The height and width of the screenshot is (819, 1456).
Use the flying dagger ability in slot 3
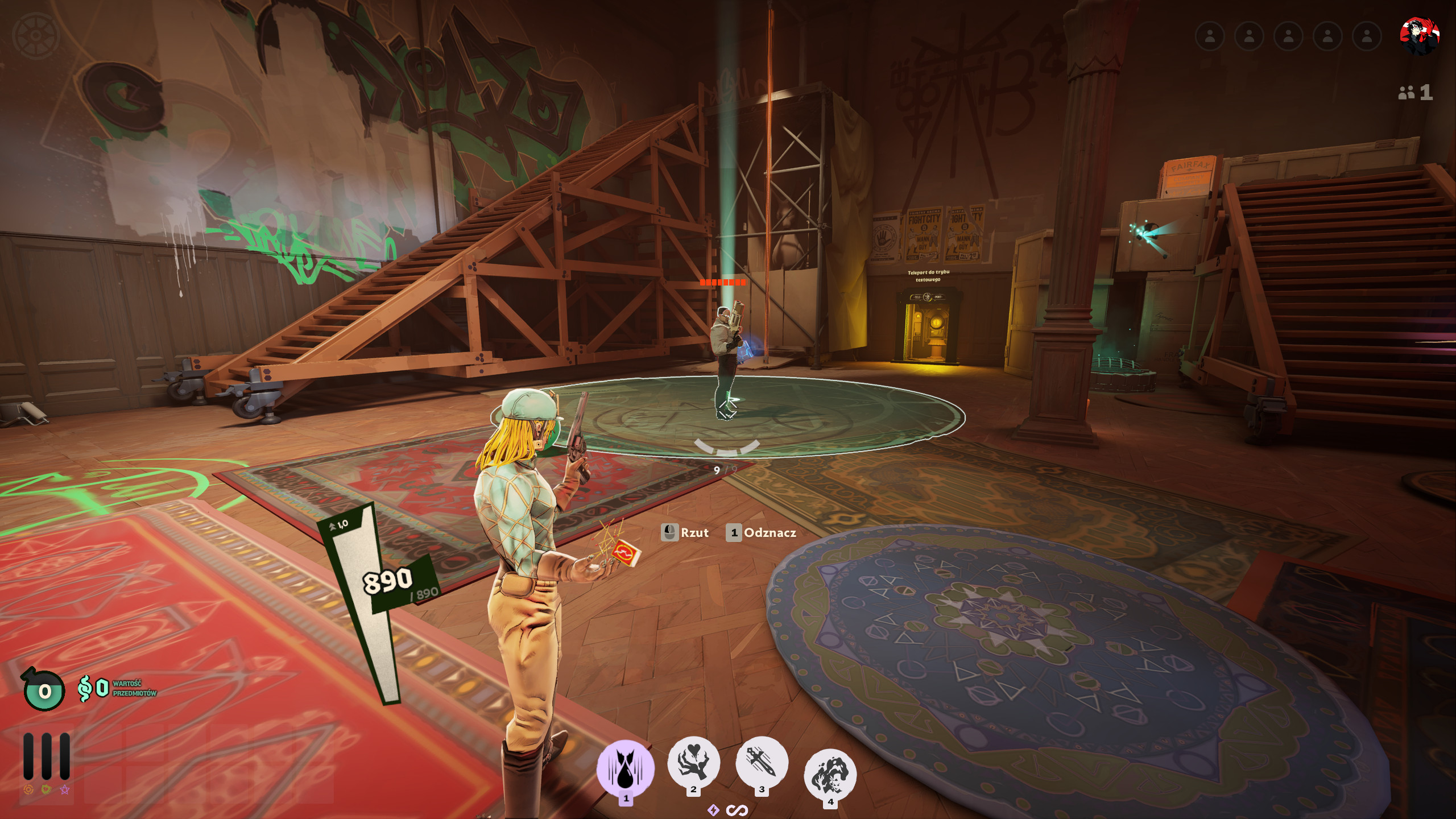[762, 762]
